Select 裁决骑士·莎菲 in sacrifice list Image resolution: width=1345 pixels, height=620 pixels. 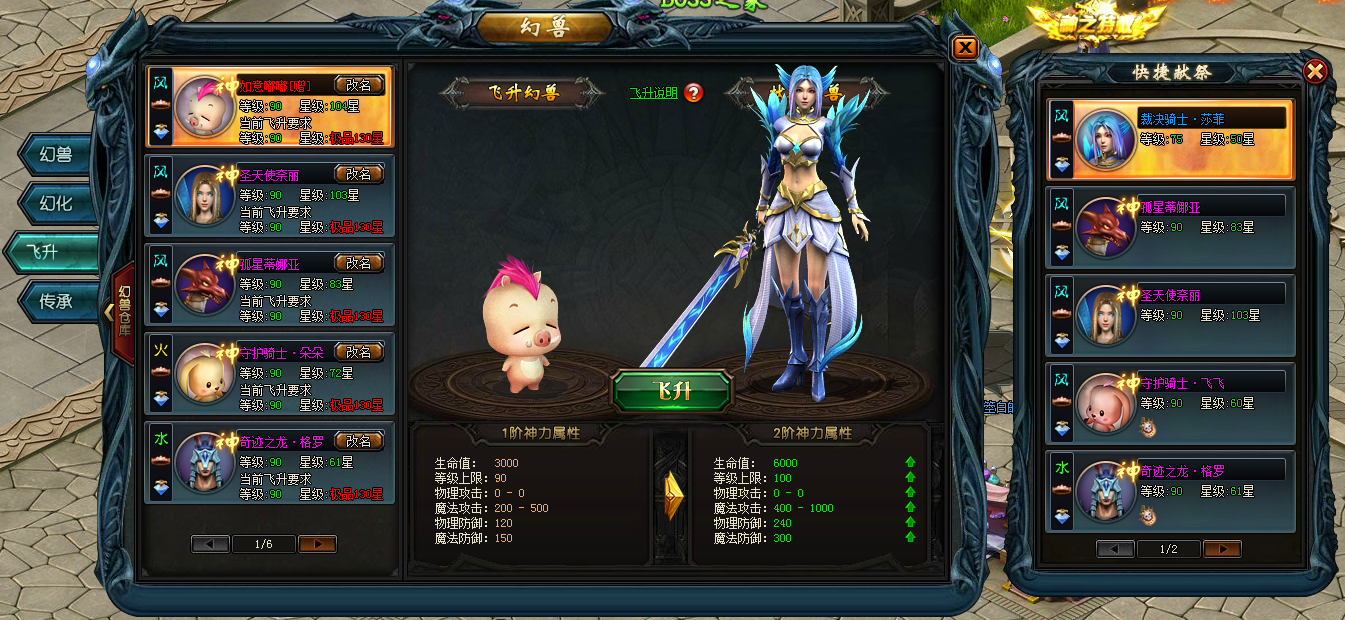click(1169, 138)
